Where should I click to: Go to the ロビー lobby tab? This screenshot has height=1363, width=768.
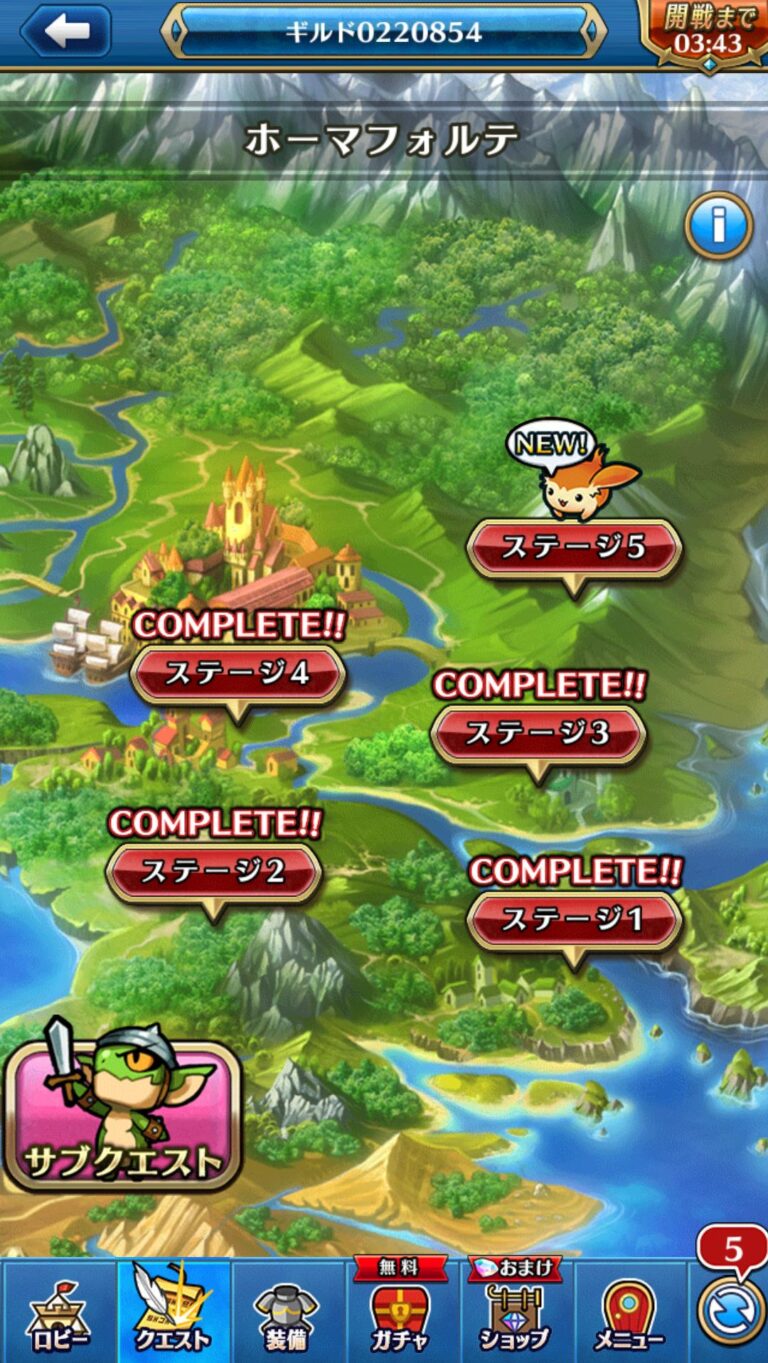[58, 1312]
